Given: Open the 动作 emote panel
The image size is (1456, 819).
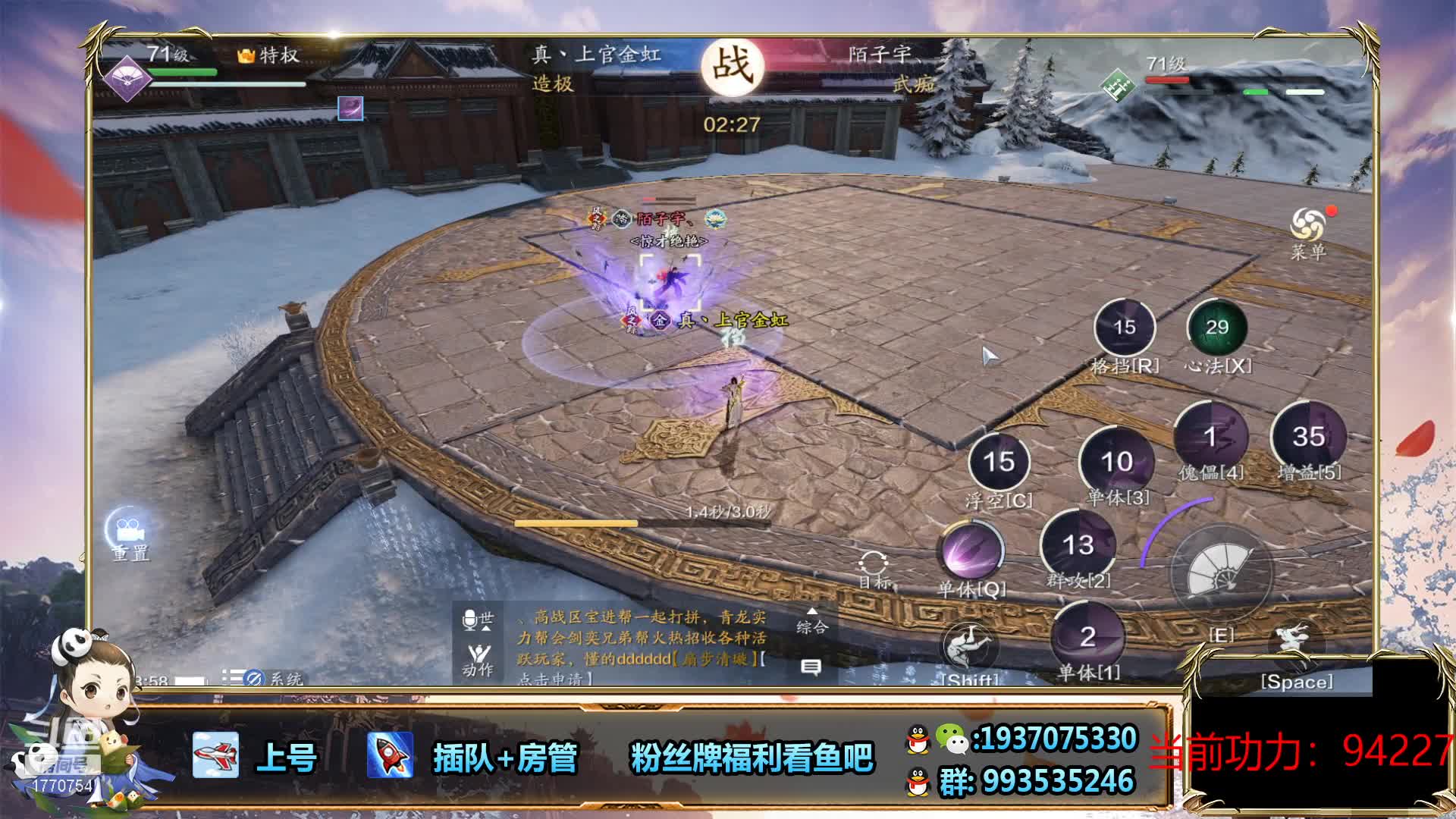Looking at the screenshot, I should (x=478, y=658).
